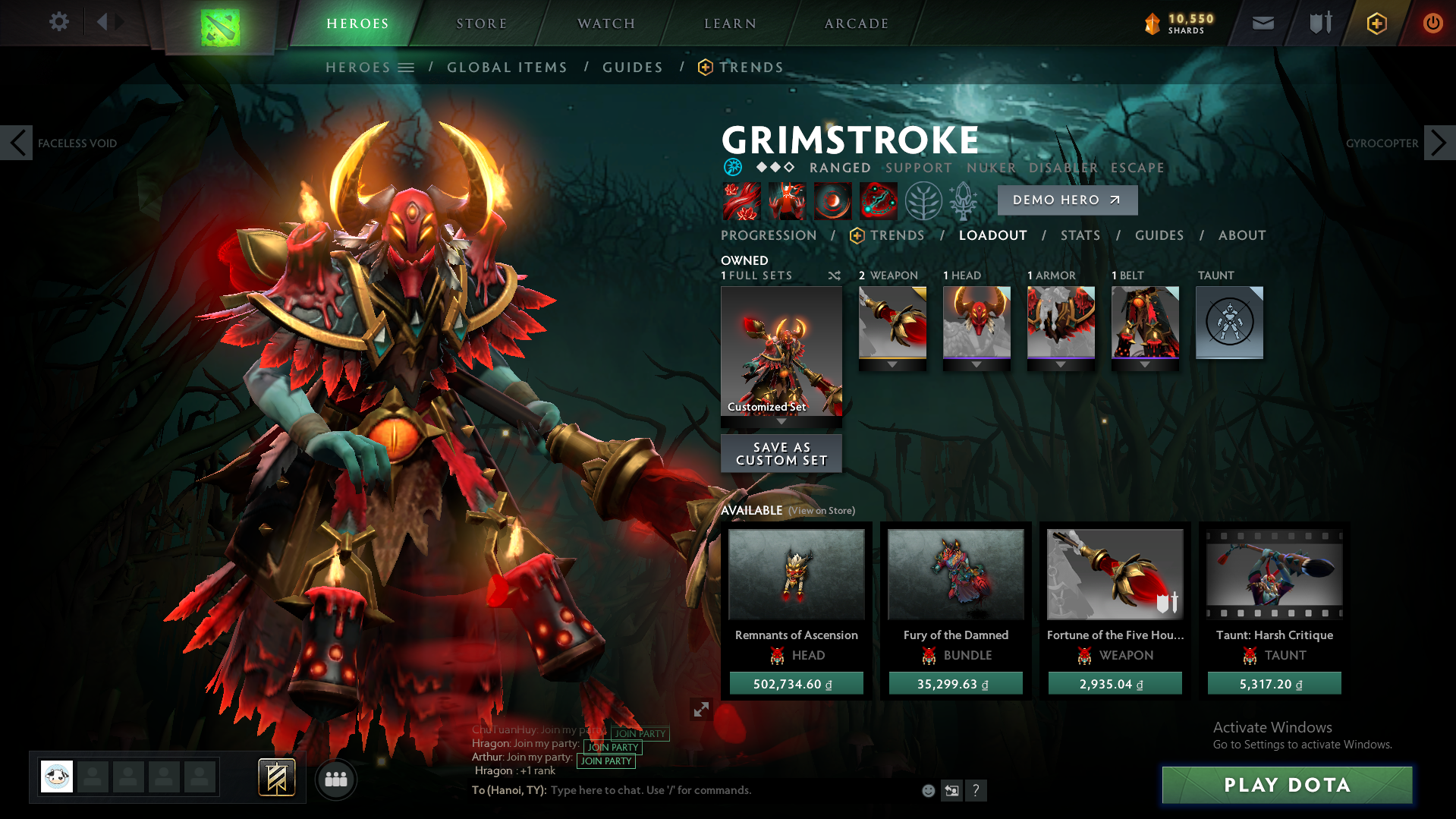1456x819 pixels.
Task: Click SAVE AS CUSTOM SET
Action: pyautogui.click(x=781, y=453)
